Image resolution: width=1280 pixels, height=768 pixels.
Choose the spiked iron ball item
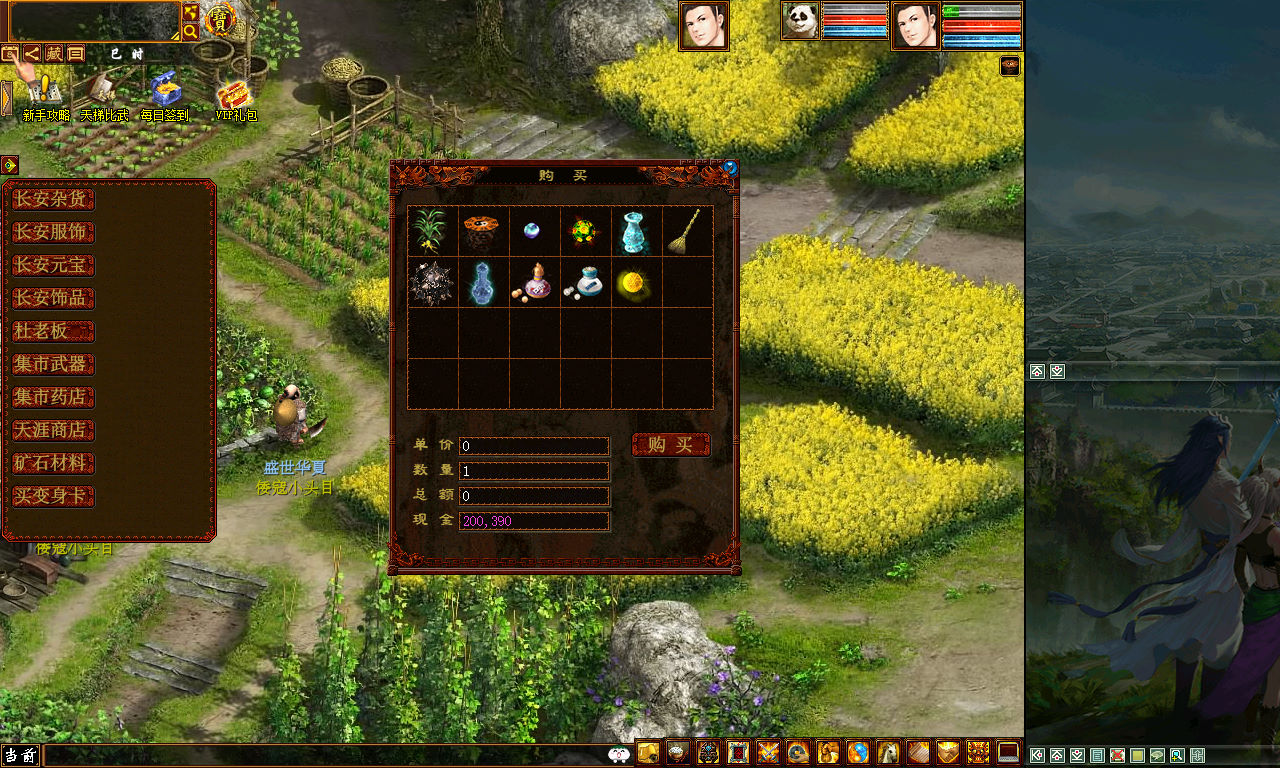pos(431,283)
